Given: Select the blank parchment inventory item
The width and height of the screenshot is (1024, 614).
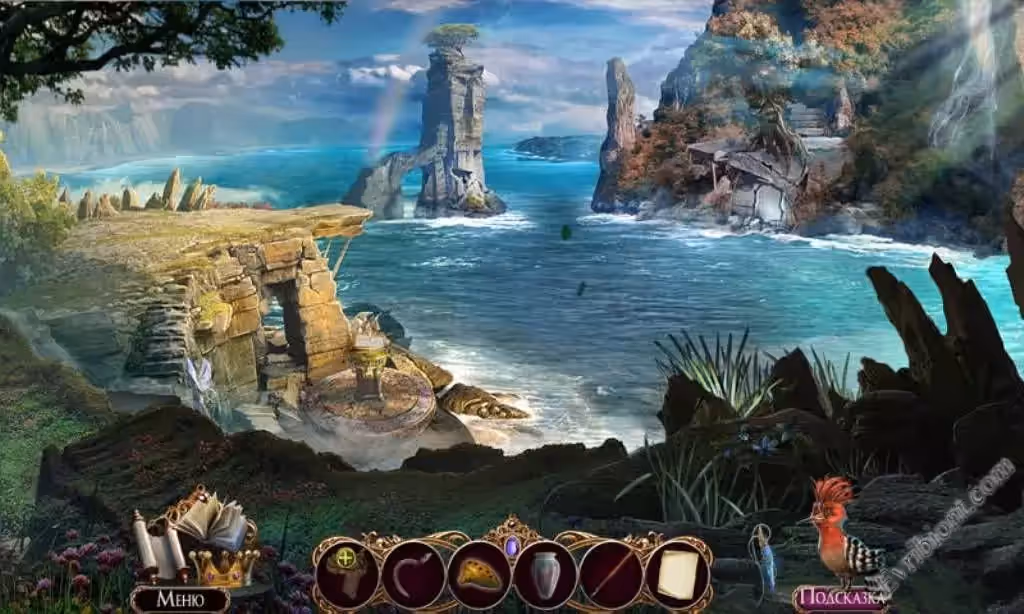Looking at the screenshot, I should tap(677, 574).
